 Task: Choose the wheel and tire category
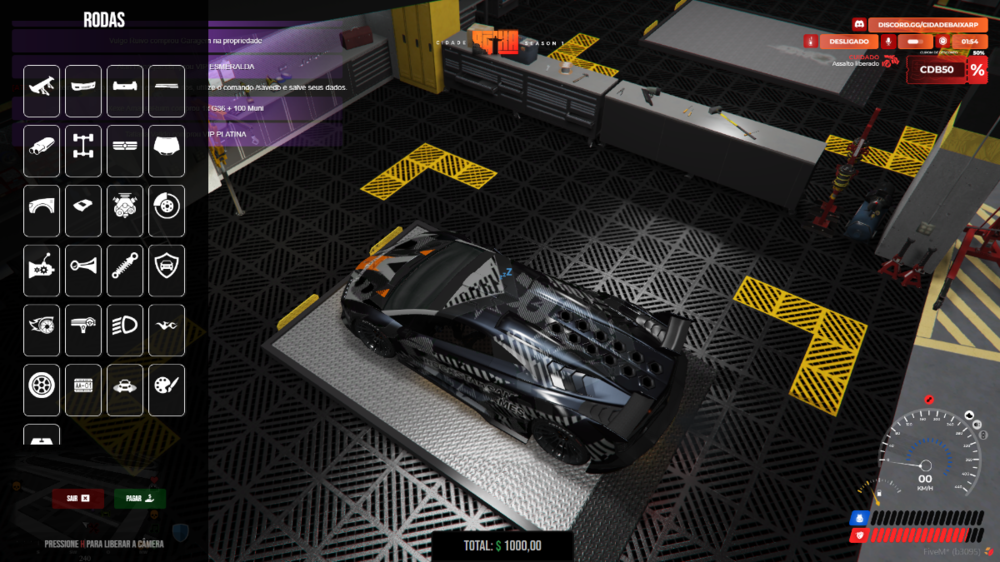[42, 390]
